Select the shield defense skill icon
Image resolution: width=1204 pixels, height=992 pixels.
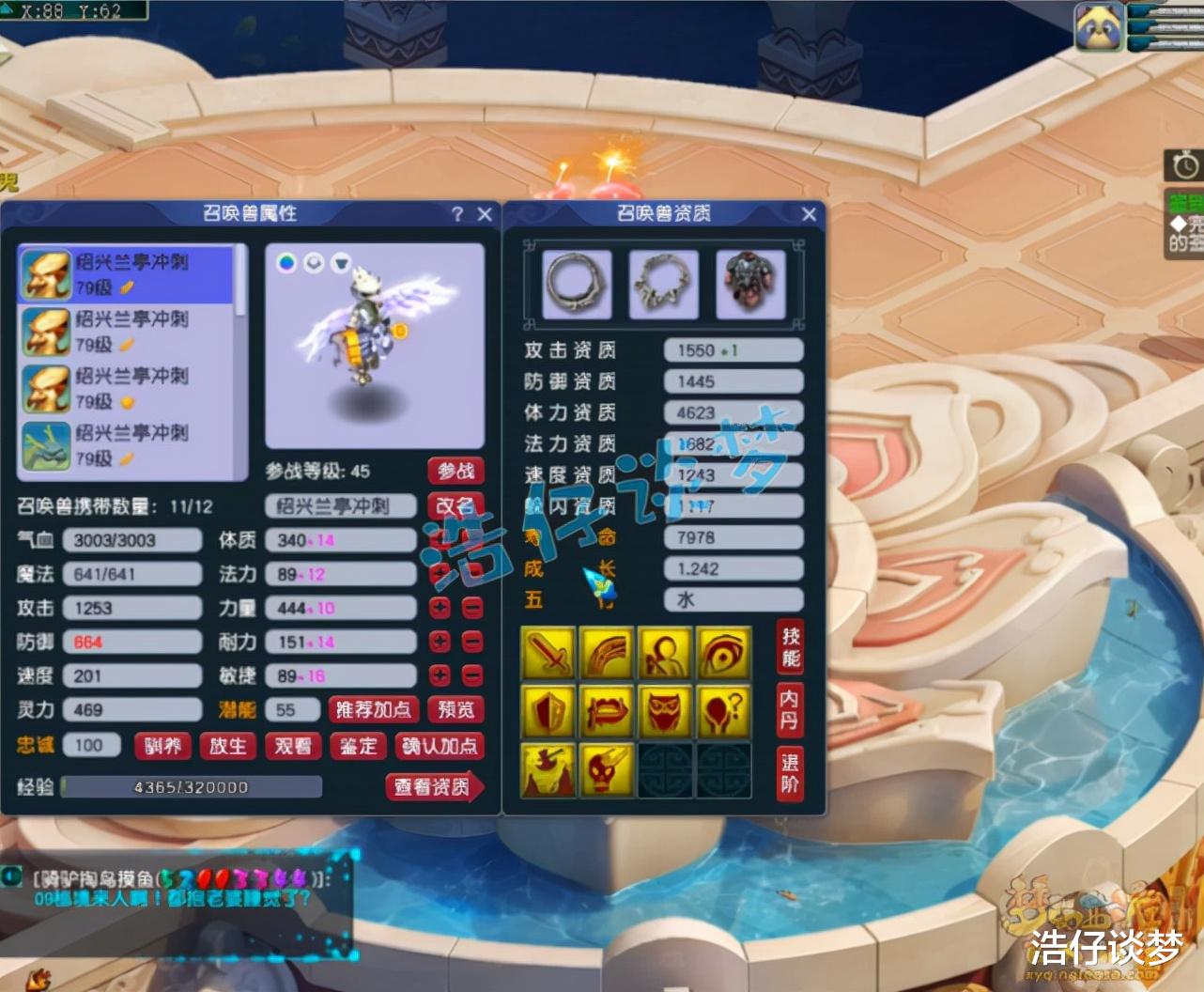(x=549, y=711)
